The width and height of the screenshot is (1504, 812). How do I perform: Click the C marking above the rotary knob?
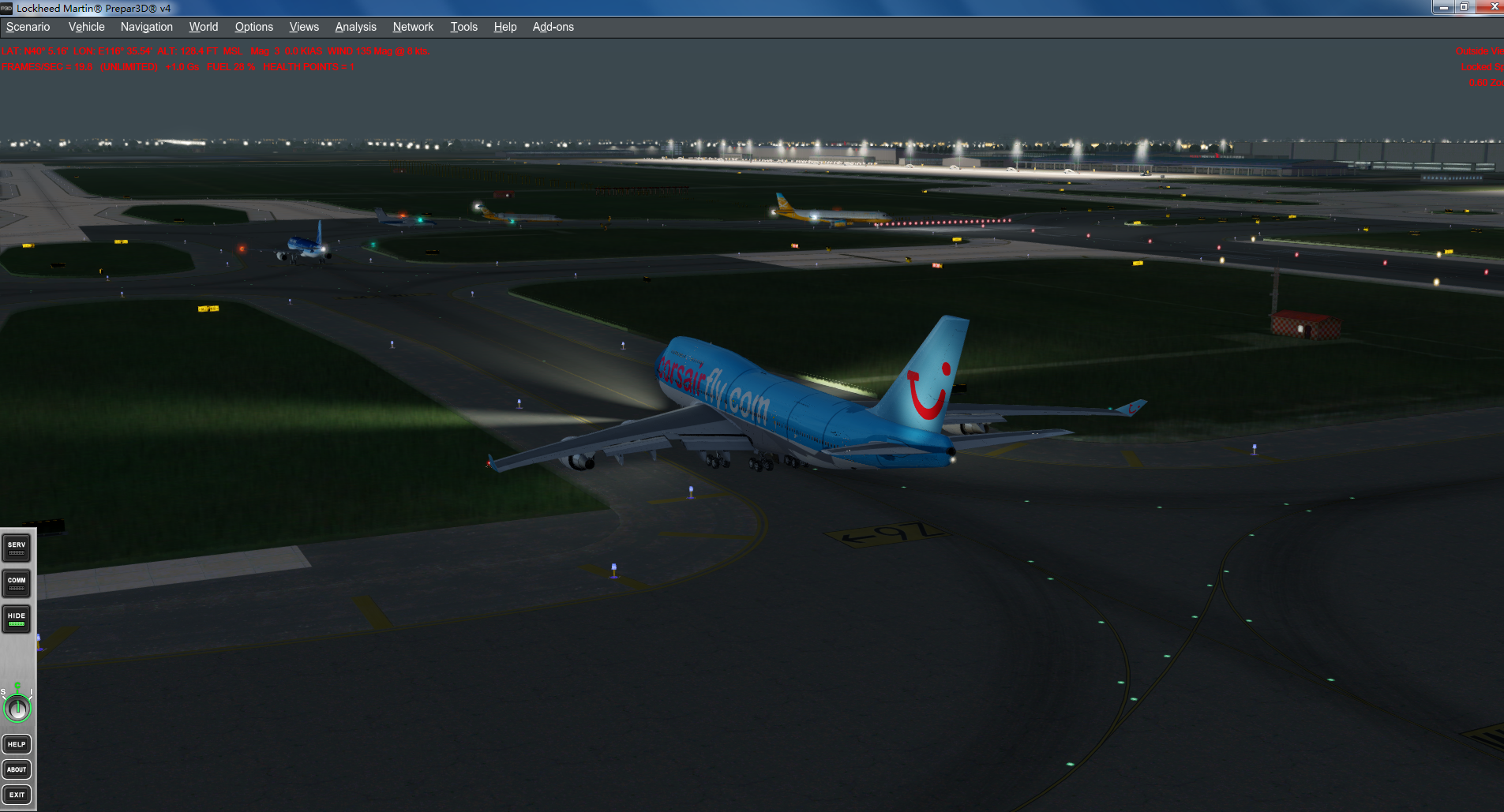[17, 685]
